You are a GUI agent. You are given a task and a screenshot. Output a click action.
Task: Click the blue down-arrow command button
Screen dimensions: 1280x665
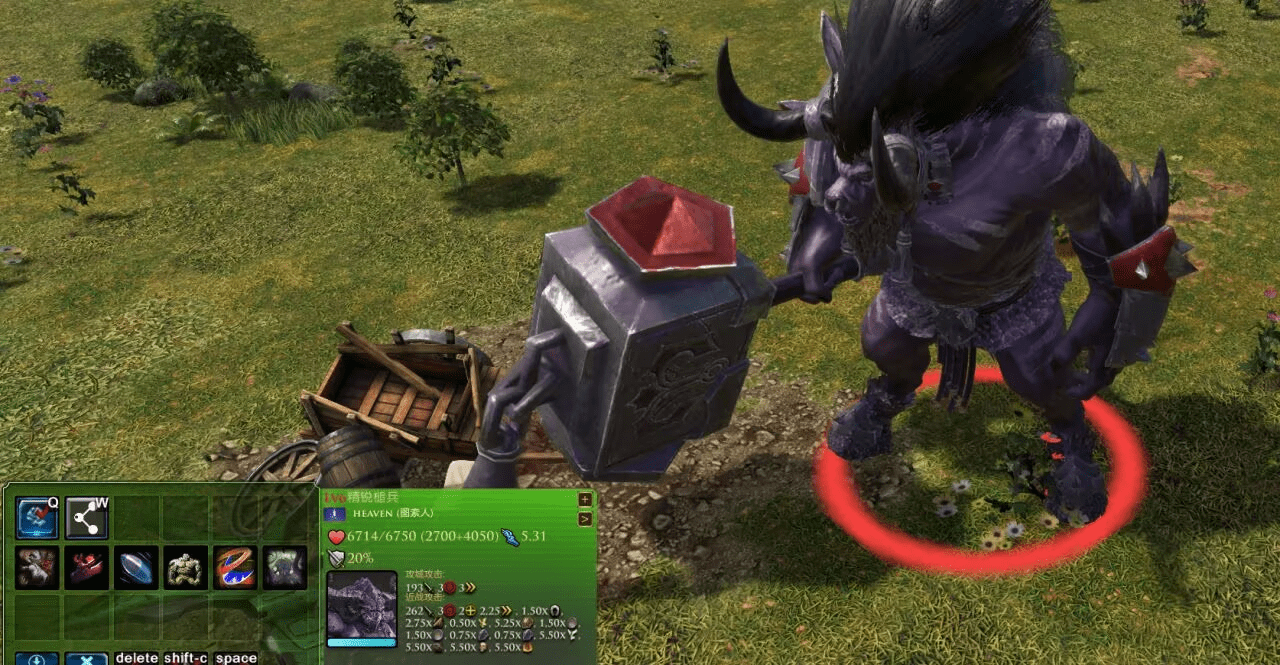pos(37,658)
